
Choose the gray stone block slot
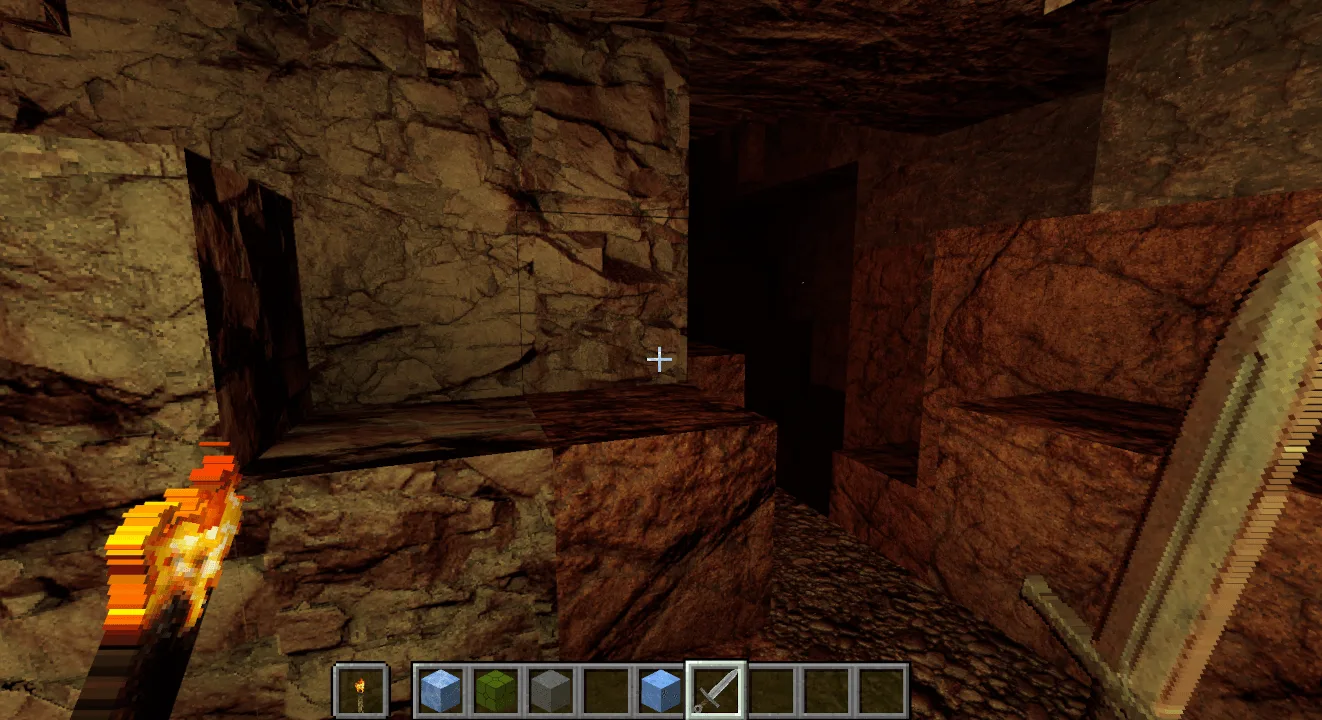(549, 690)
